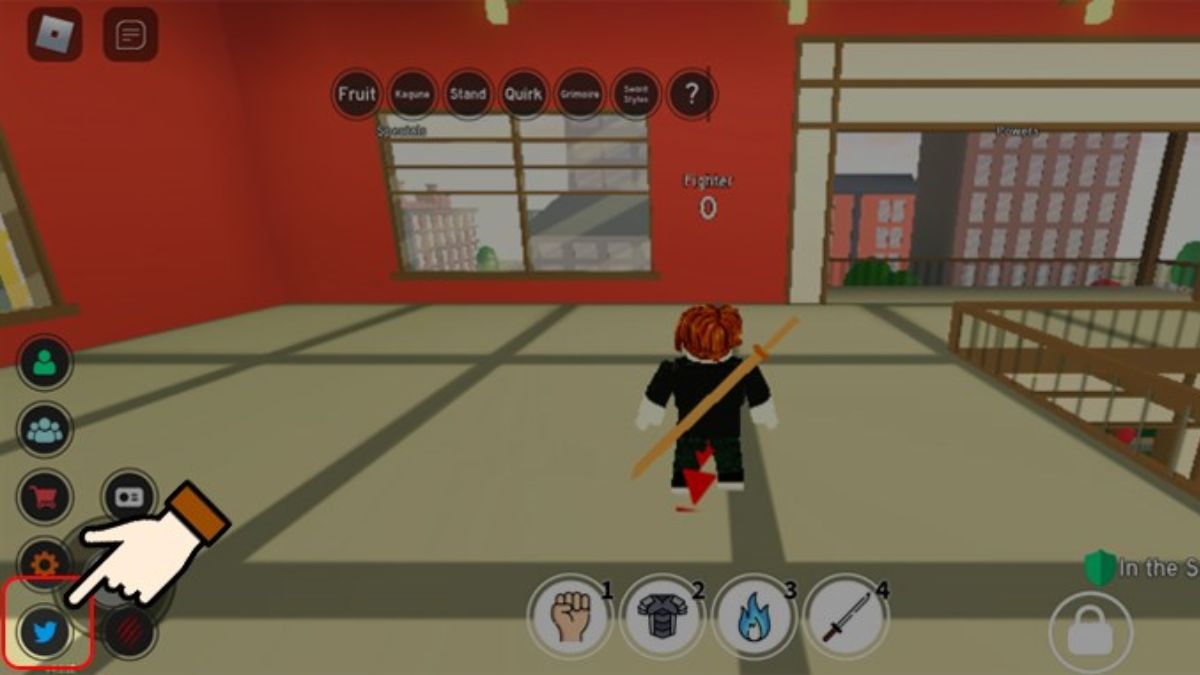1200x675 pixels.
Task: Select the Kagune specials button
Action: coord(412,95)
